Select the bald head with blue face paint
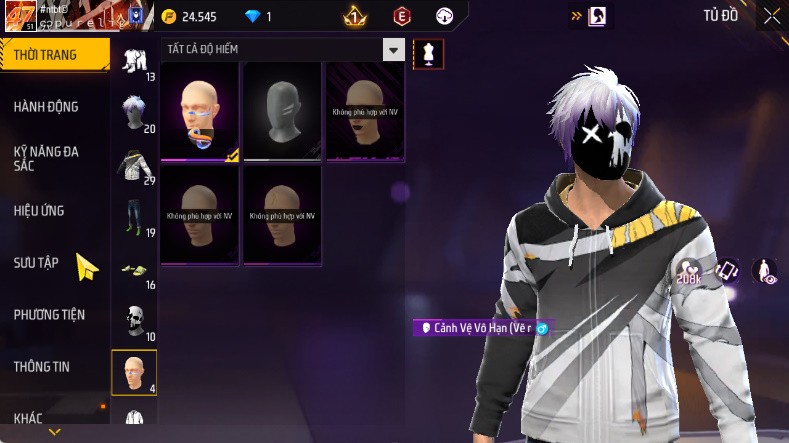789x443 pixels. click(x=200, y=110)
